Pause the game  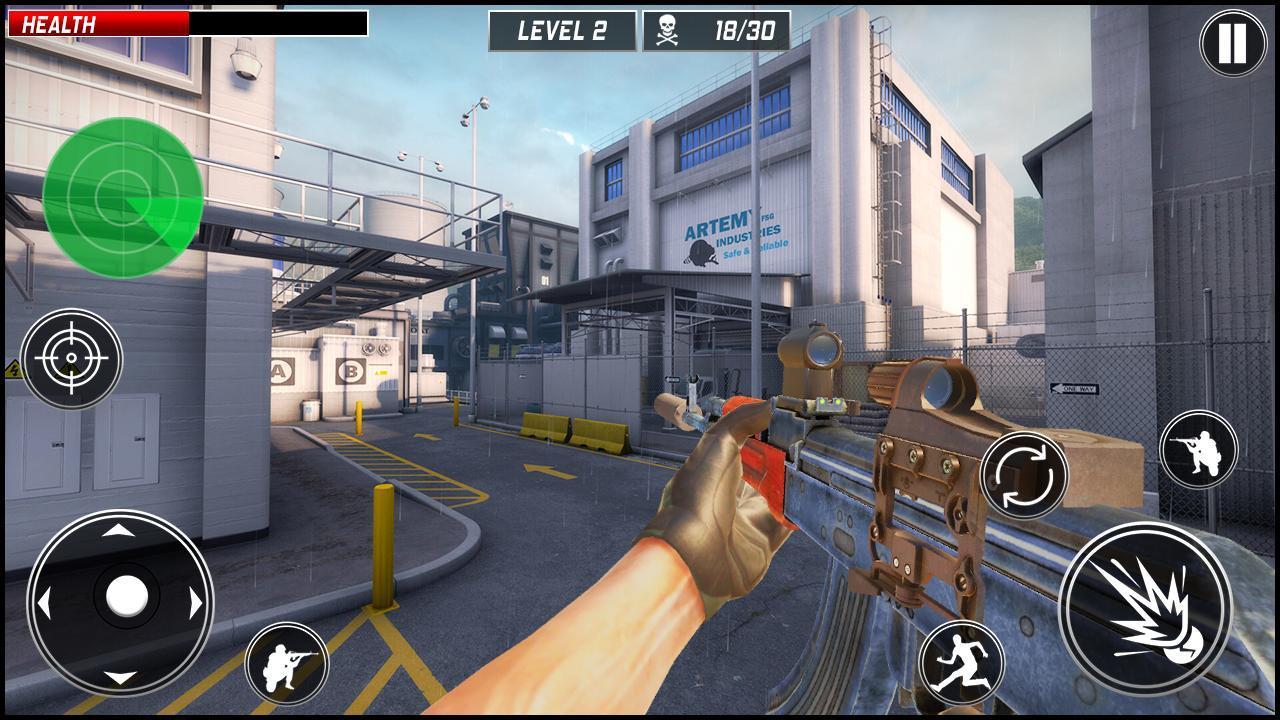coord(1232,43)
